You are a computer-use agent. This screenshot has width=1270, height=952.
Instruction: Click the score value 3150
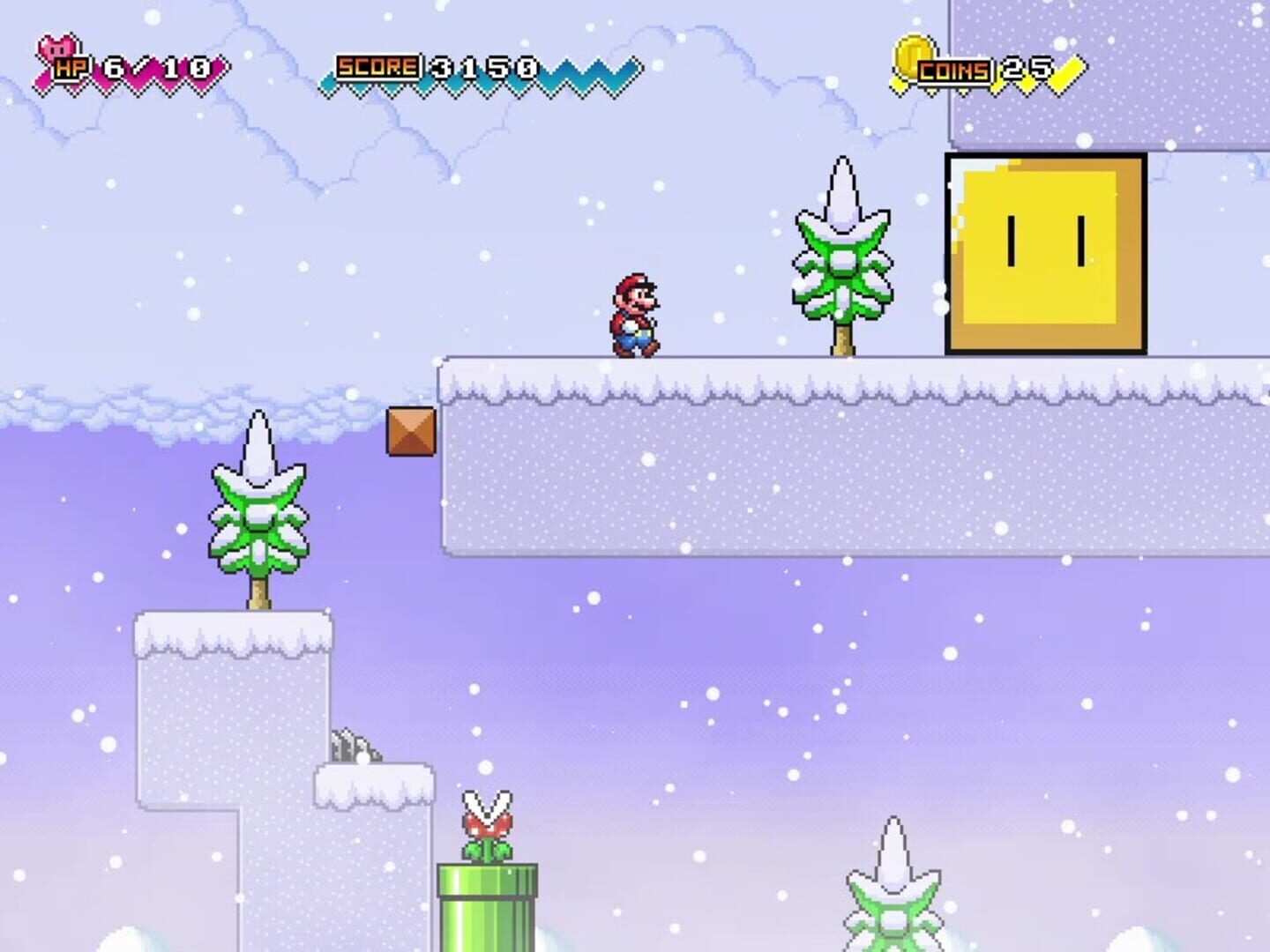coord(470,63)
